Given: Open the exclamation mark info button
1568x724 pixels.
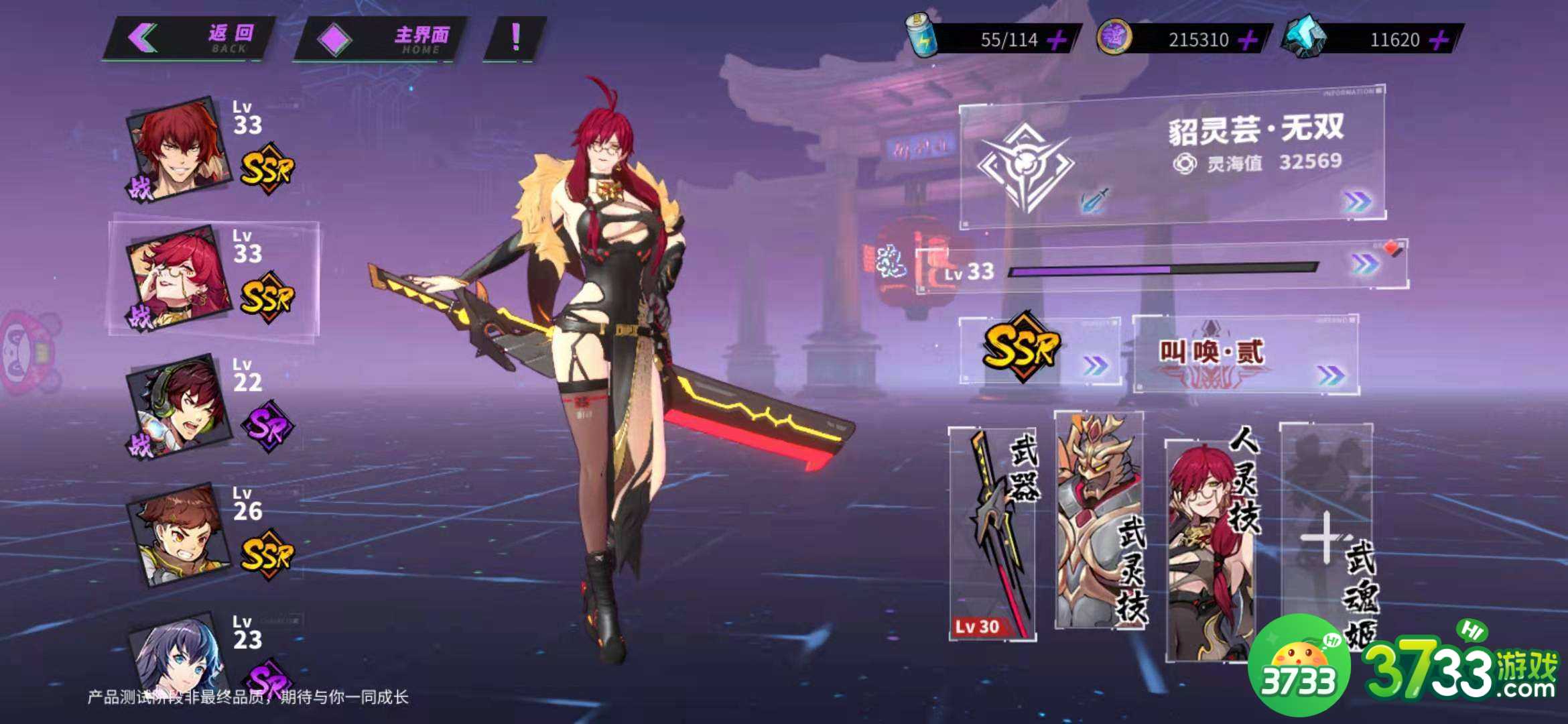Looking at the screenshot, I should point(515,38).
